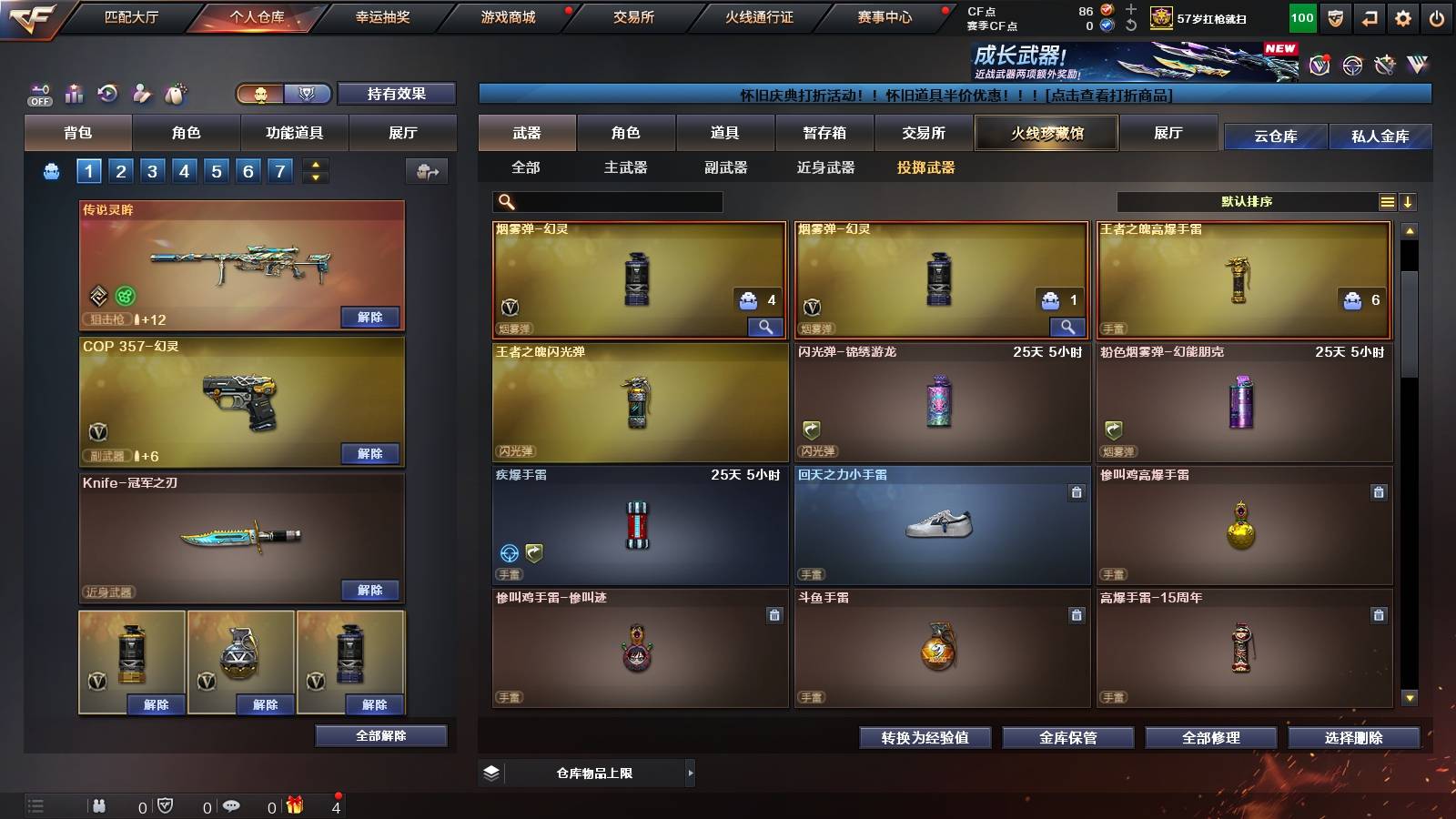
Task: Click the 全部解除 button
Action: coord(379,735)
